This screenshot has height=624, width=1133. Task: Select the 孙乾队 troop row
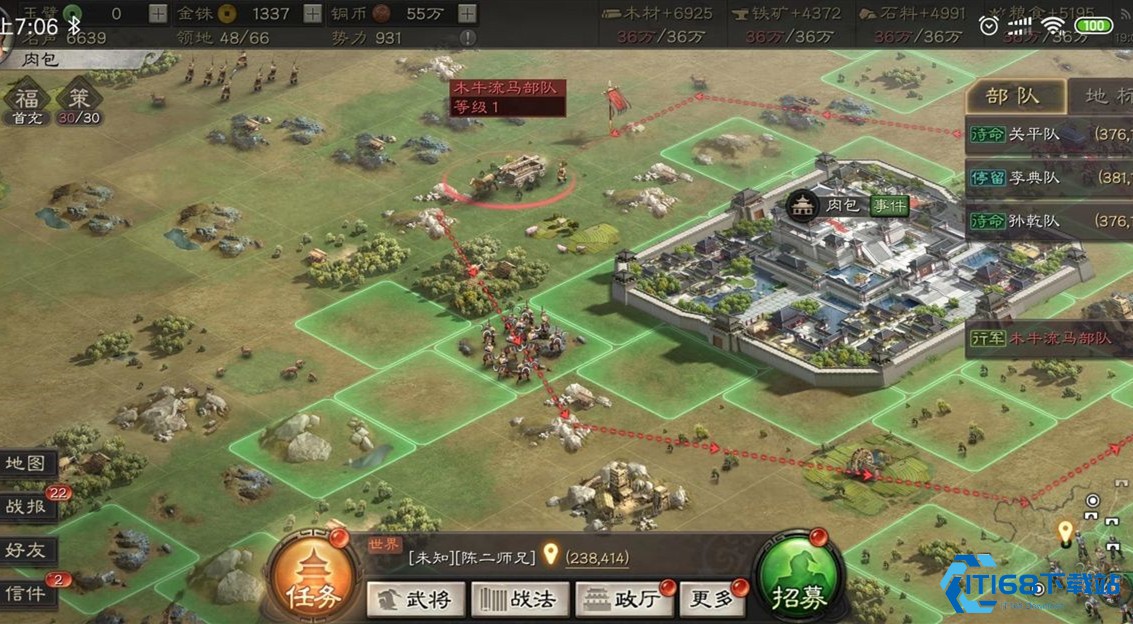[x=1048, y=221]
